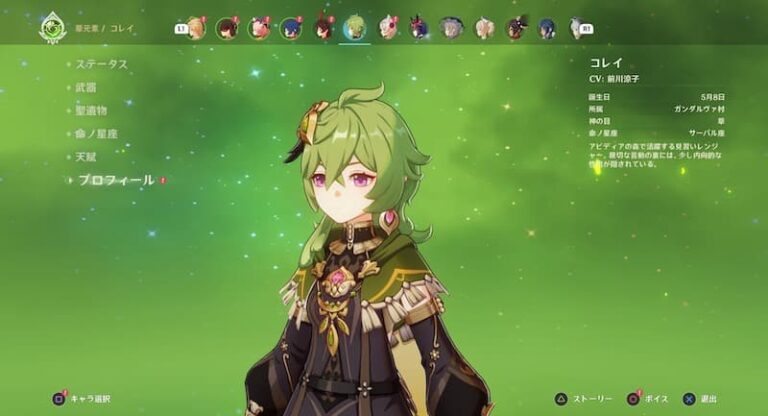Select the green-haired Collei portrait
This screenshot has width=768, height=416.
(355, 28)
